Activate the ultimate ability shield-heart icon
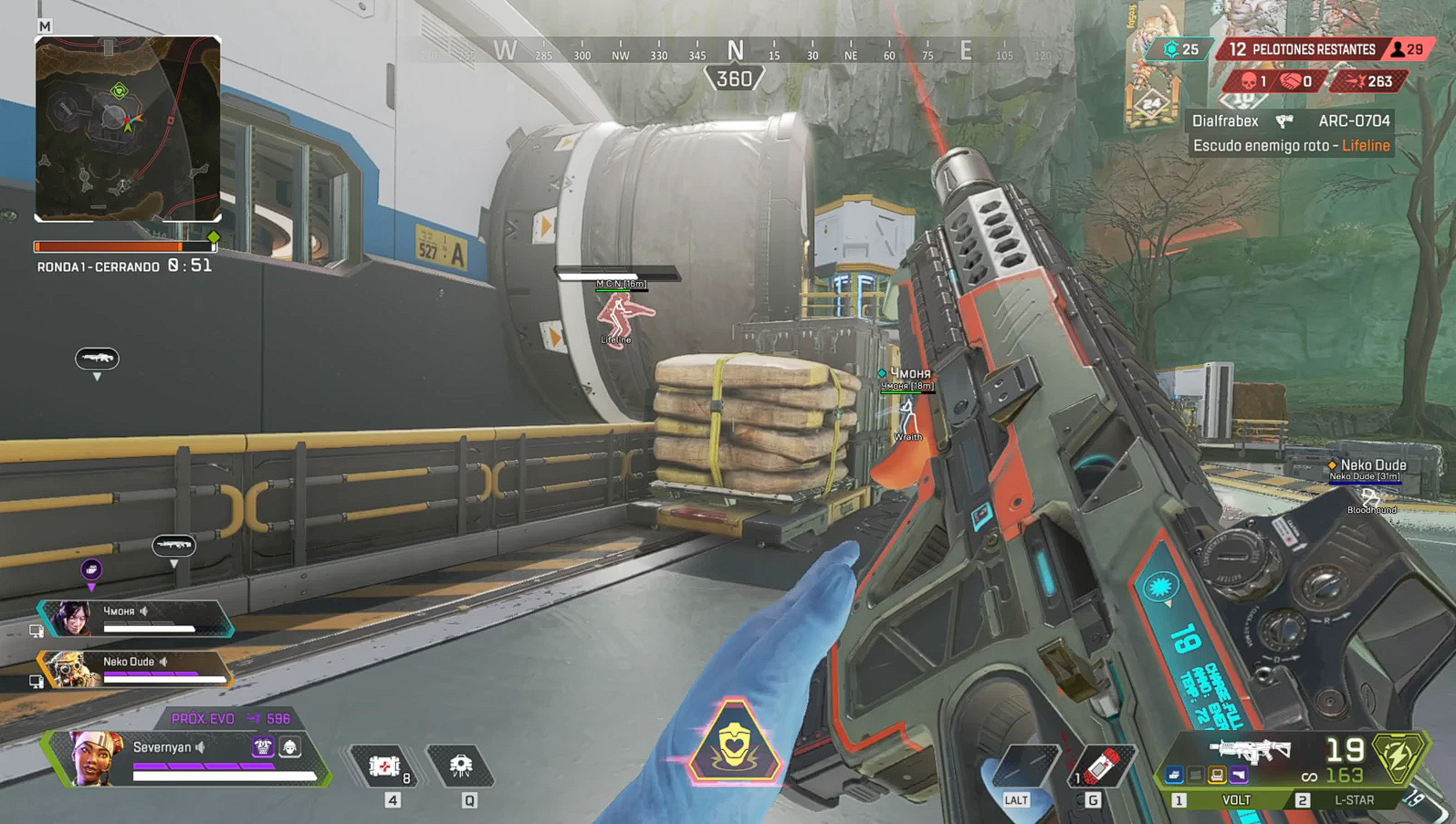This screenshot has width=1456, height=824. coord(735,743)
